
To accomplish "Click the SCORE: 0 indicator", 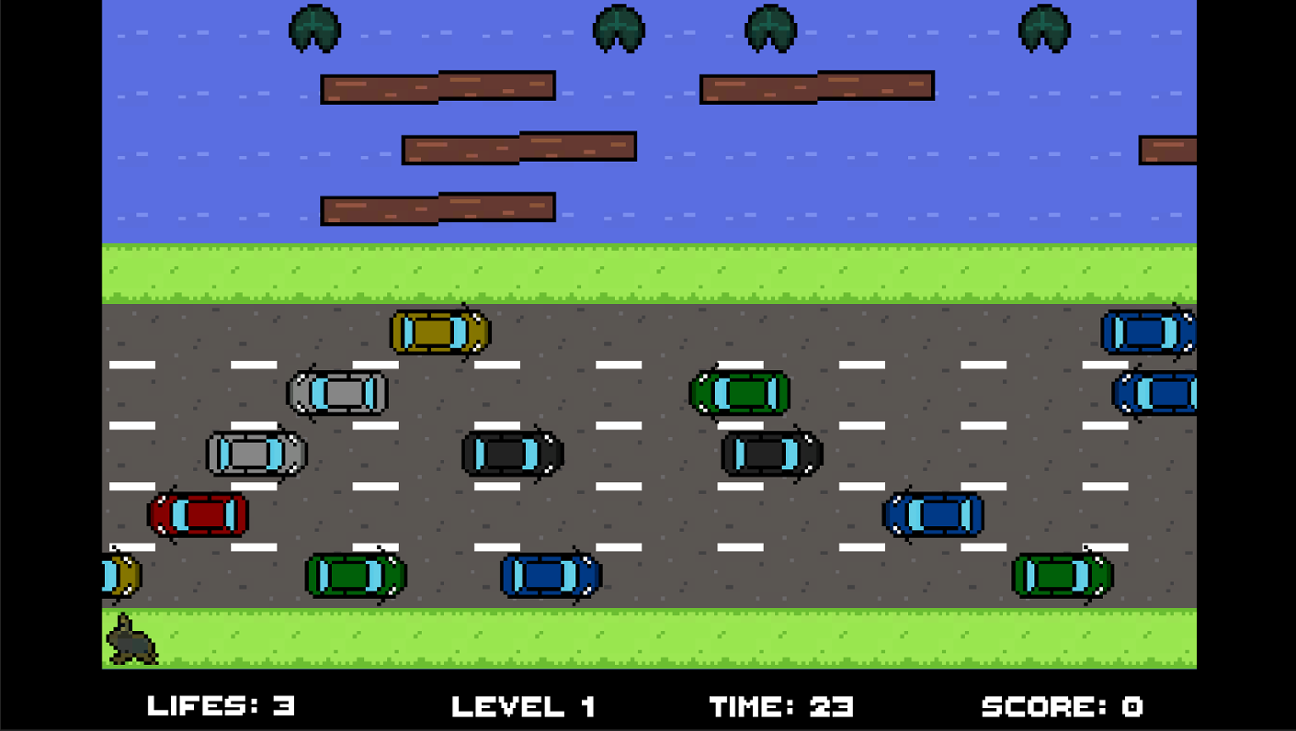I will point(1066,706).
